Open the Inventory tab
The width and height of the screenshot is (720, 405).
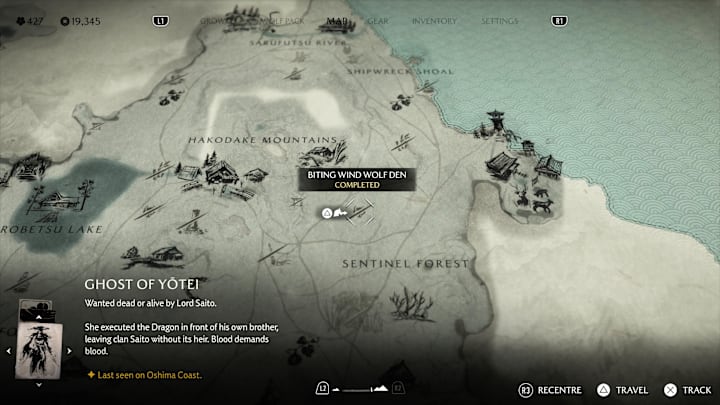(x=434, y=21)
